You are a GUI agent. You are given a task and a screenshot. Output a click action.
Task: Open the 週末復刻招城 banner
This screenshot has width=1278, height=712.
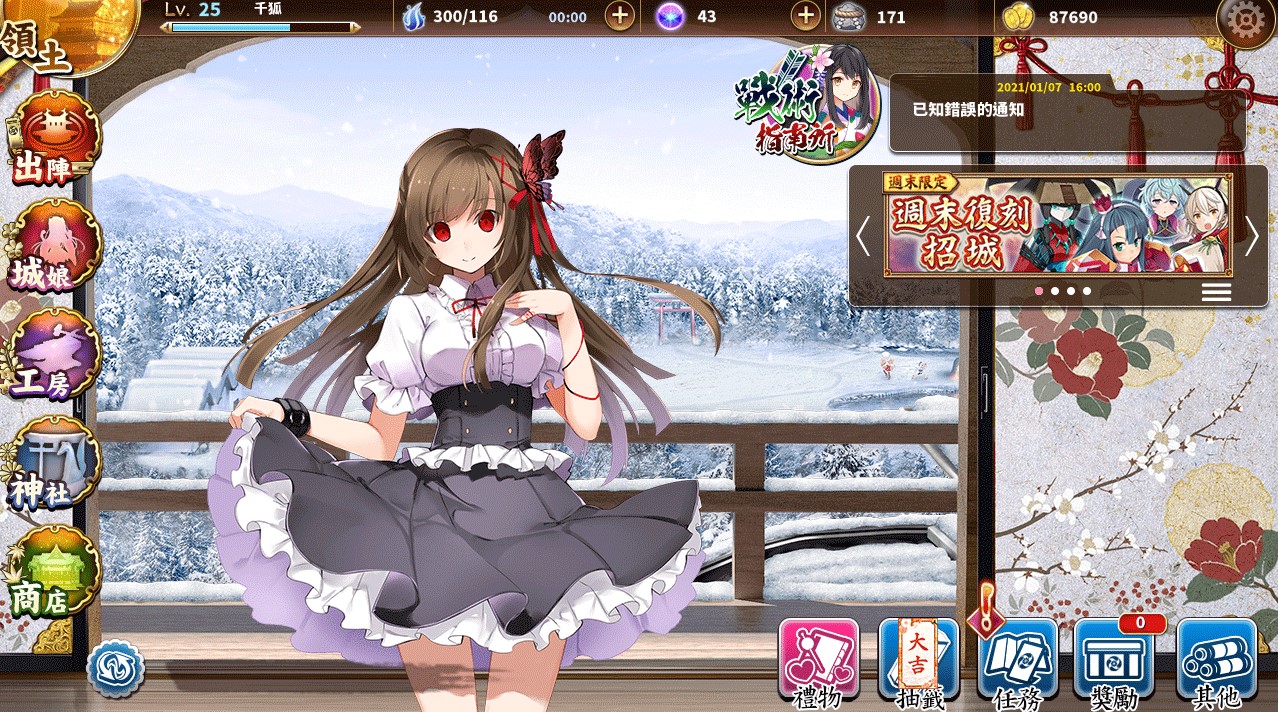(x=1057, y=225)
